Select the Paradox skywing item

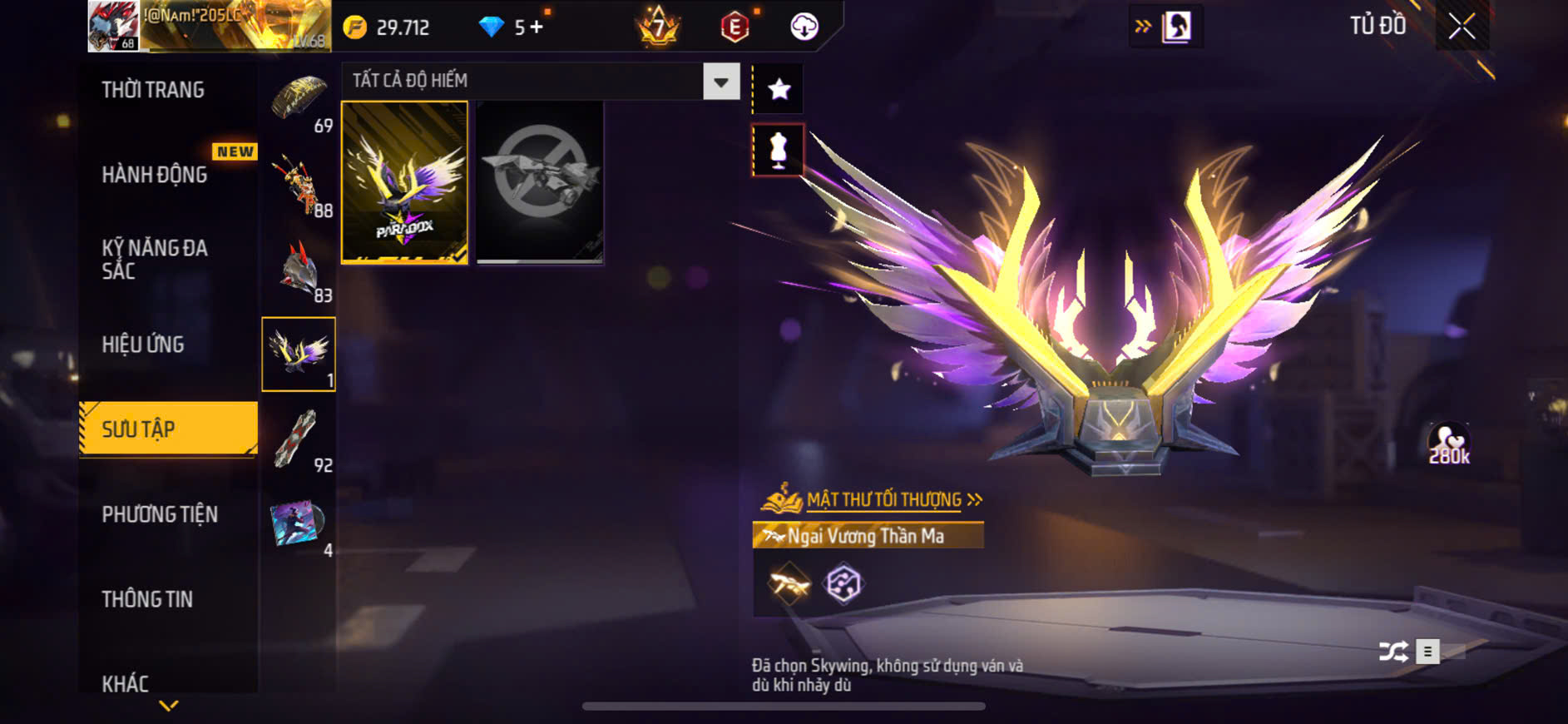[404, 182]
